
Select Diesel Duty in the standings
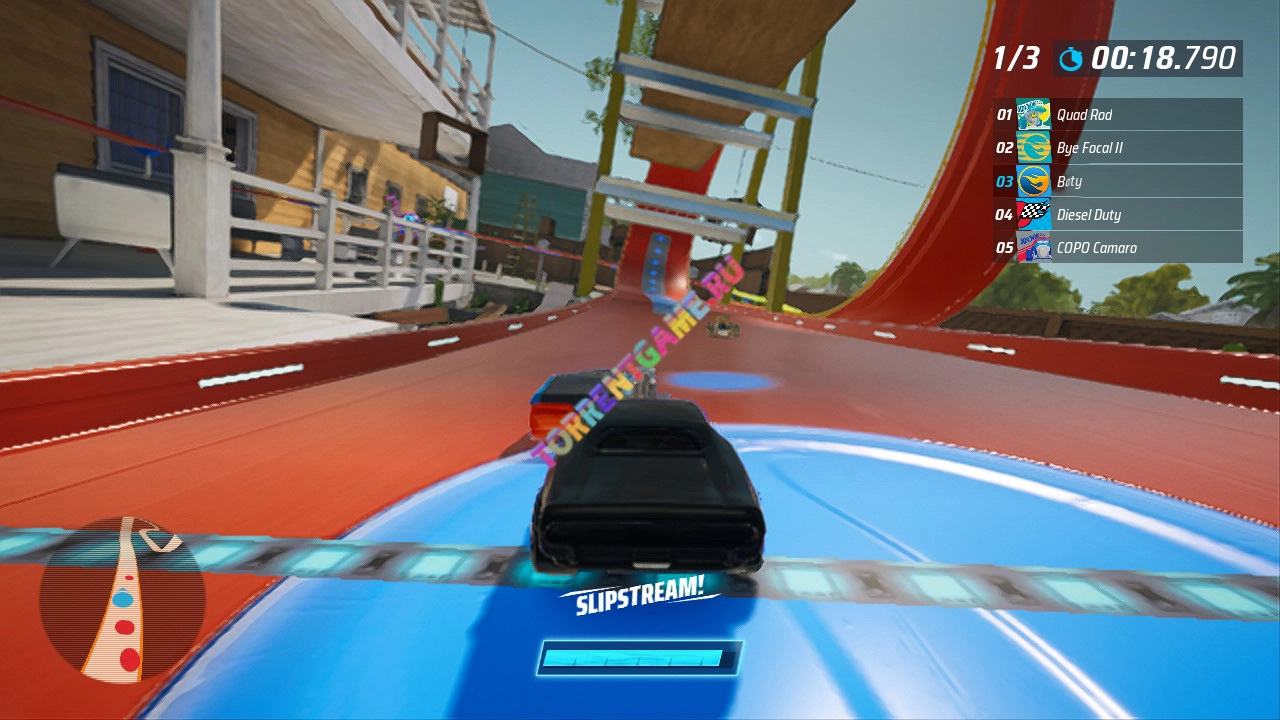point(1117,214)
